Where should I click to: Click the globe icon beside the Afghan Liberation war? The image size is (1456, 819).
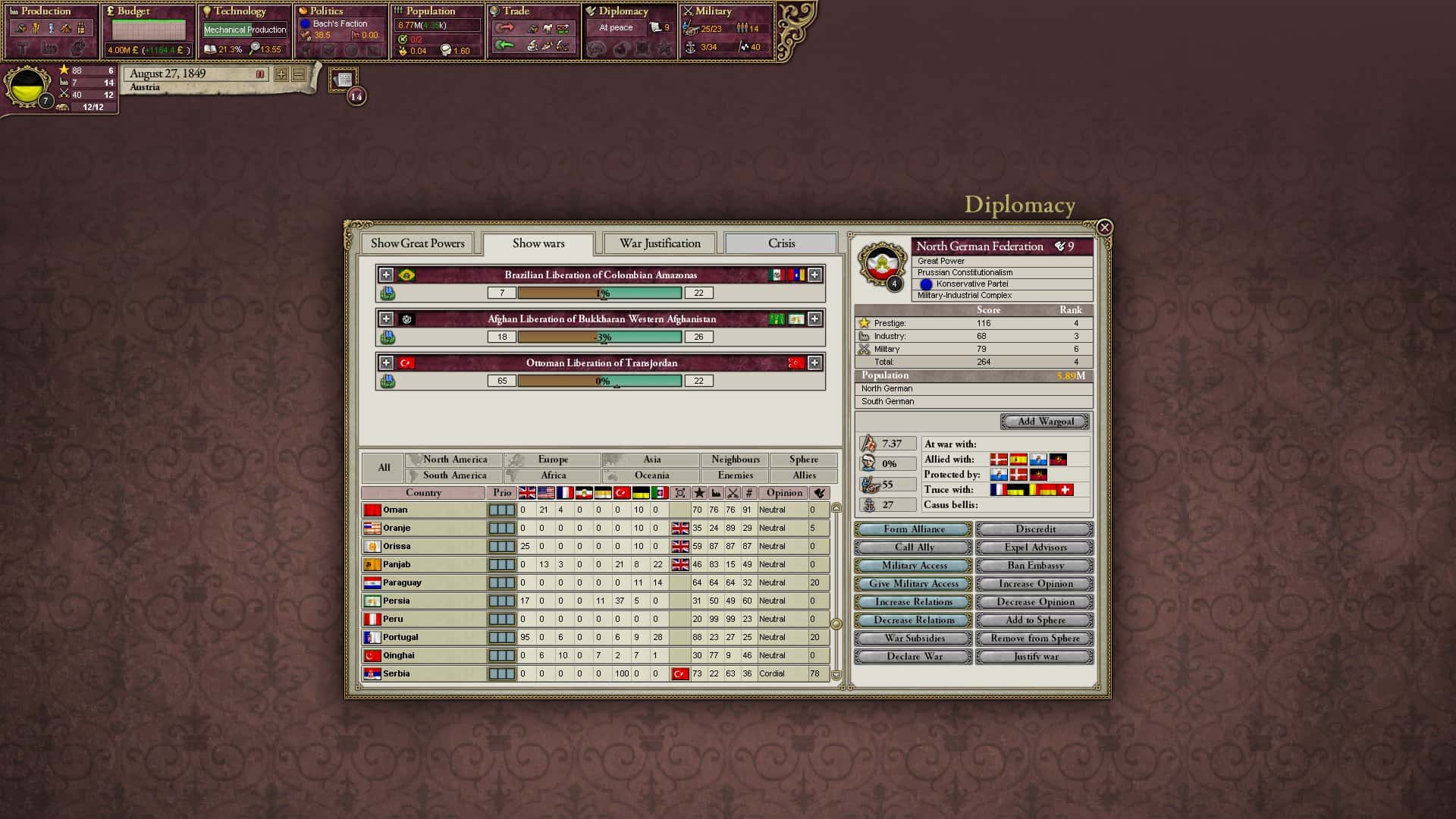point(389,337)
